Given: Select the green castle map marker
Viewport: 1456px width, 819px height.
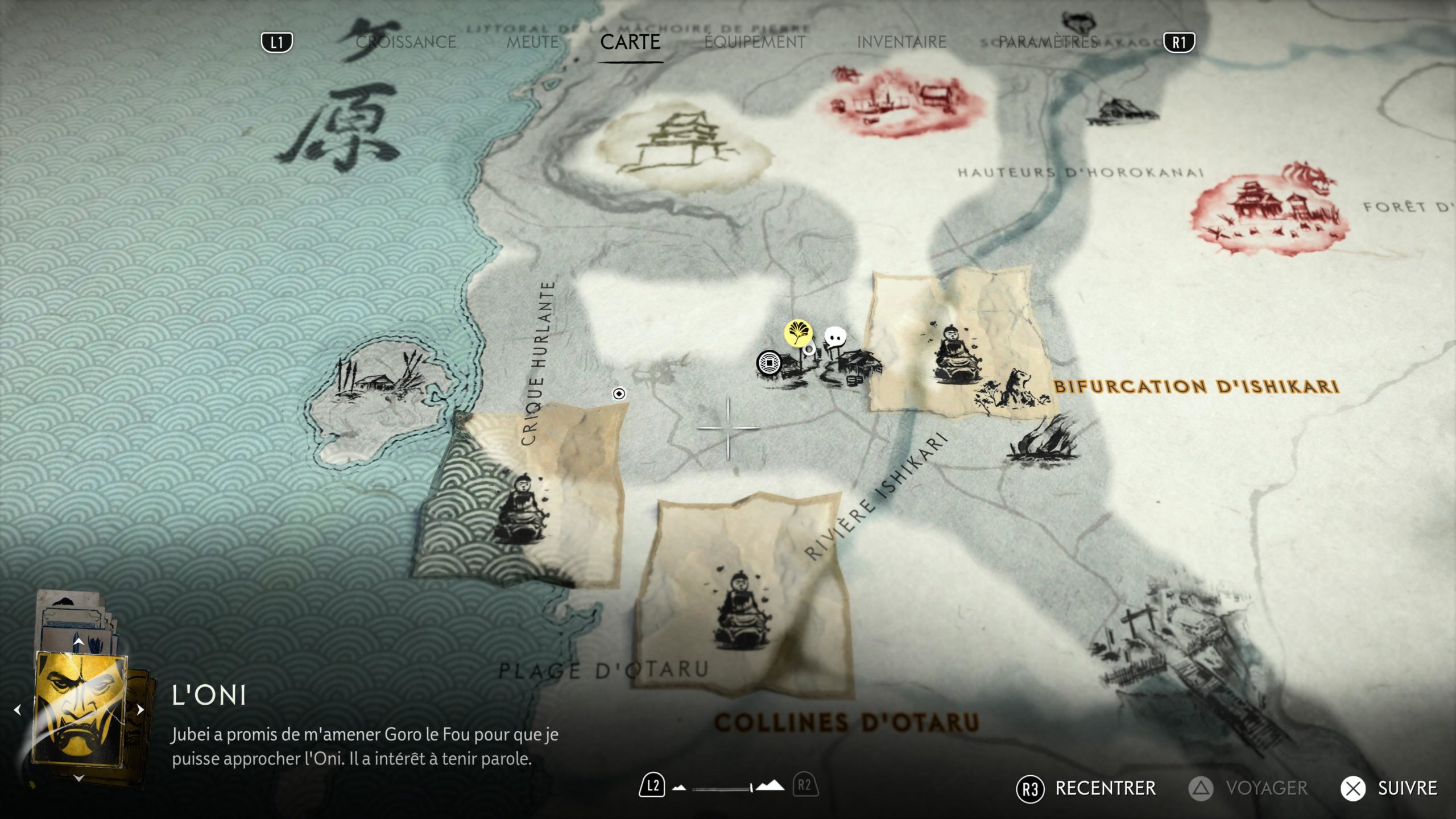Looking at the screenshot, I should pos(682,145).
